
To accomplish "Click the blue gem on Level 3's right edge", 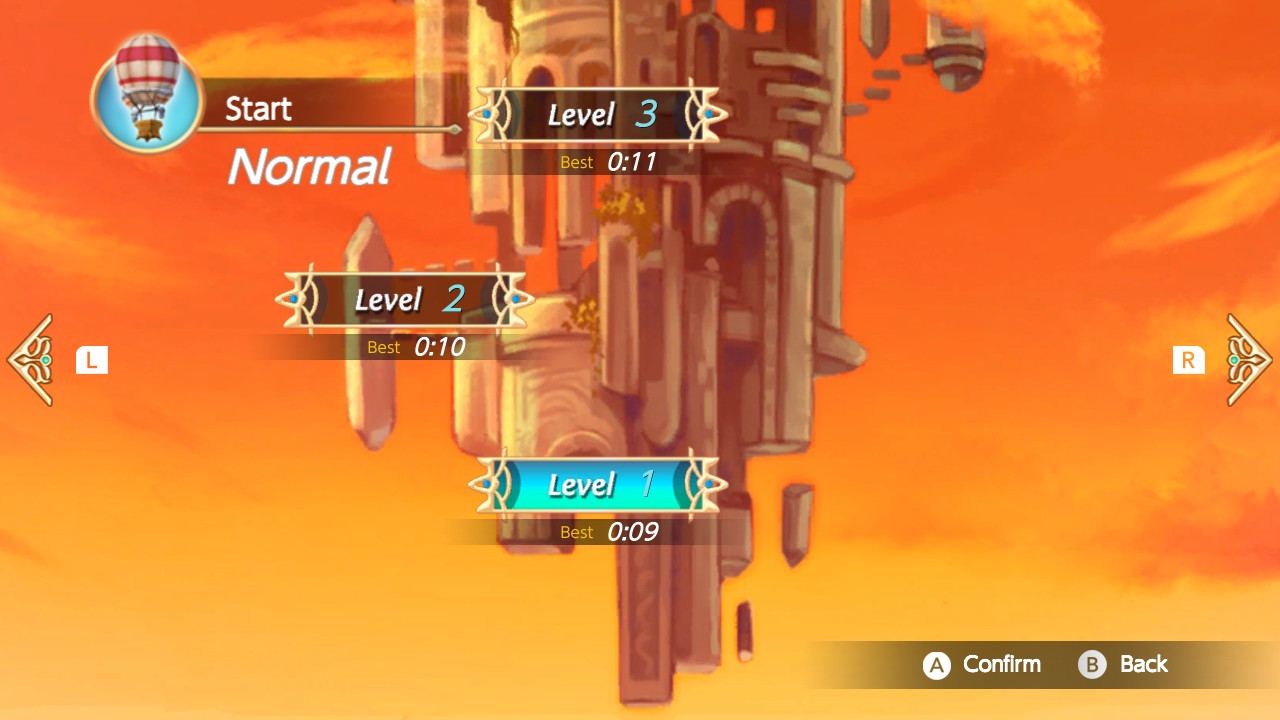I will [708, 114].
